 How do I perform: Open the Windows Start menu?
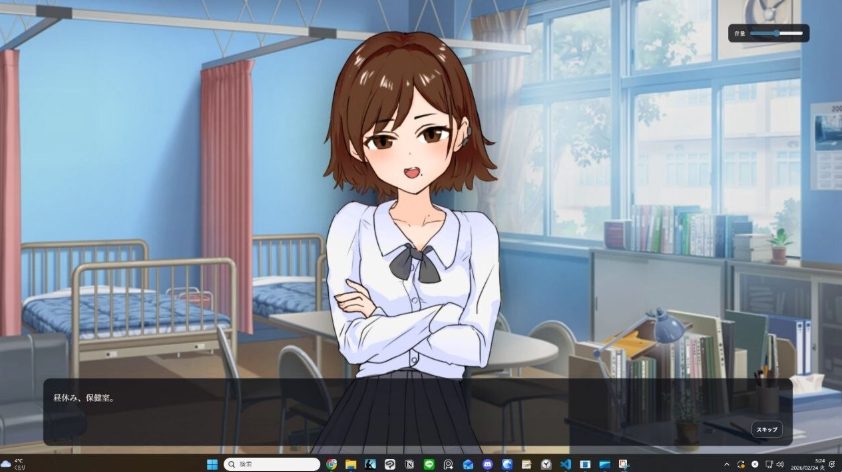[x=211, y=464]
